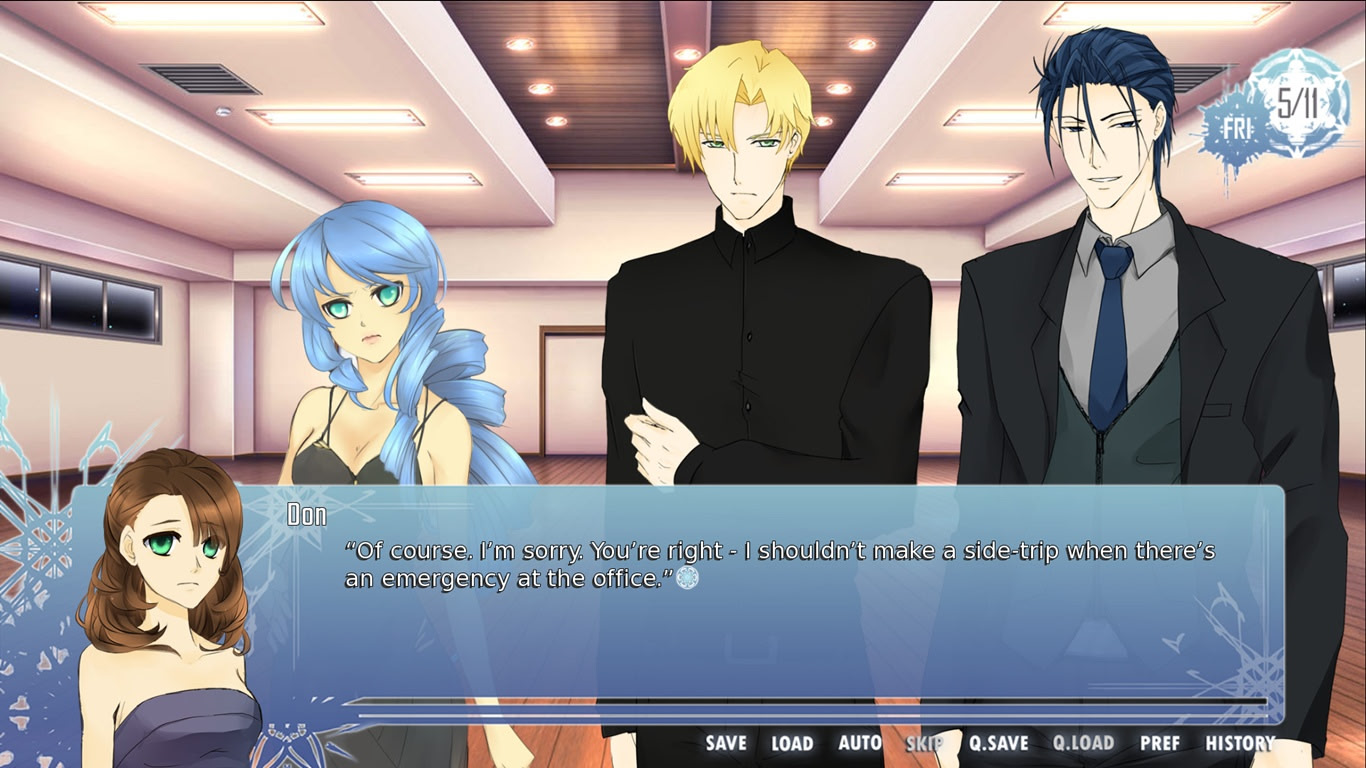This screenshot has height=768, width=1366.
Task: Click the Don name label
Action: 306,512
